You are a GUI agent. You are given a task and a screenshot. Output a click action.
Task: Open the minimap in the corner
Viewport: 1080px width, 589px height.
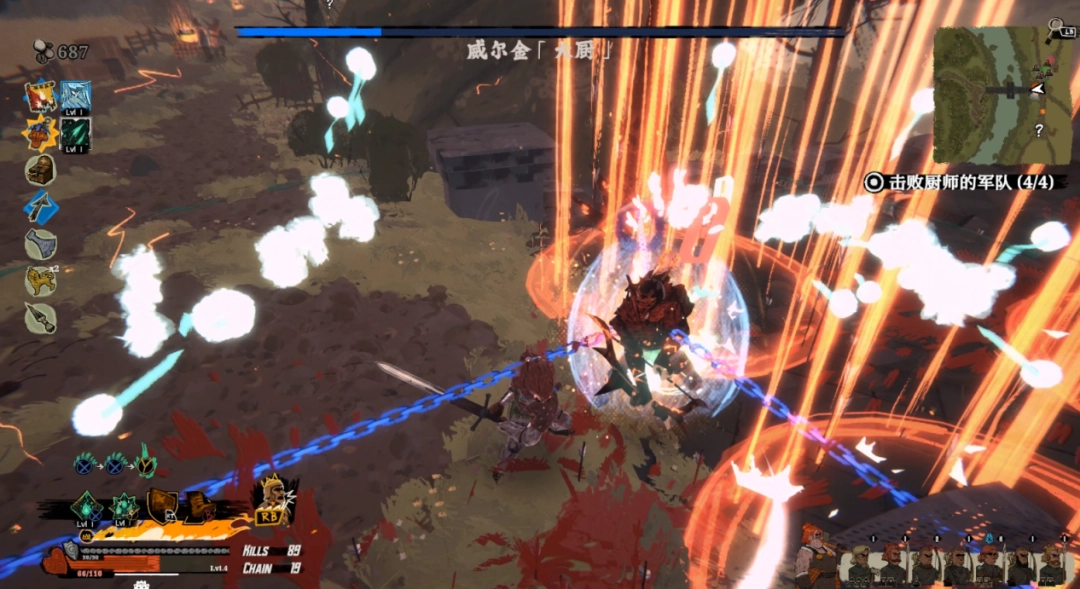[x=1002, y=96]
